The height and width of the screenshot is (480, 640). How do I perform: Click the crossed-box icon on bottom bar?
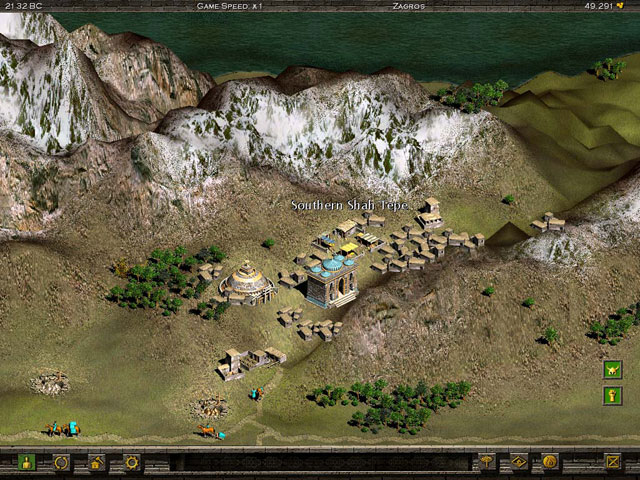[613, 462]
